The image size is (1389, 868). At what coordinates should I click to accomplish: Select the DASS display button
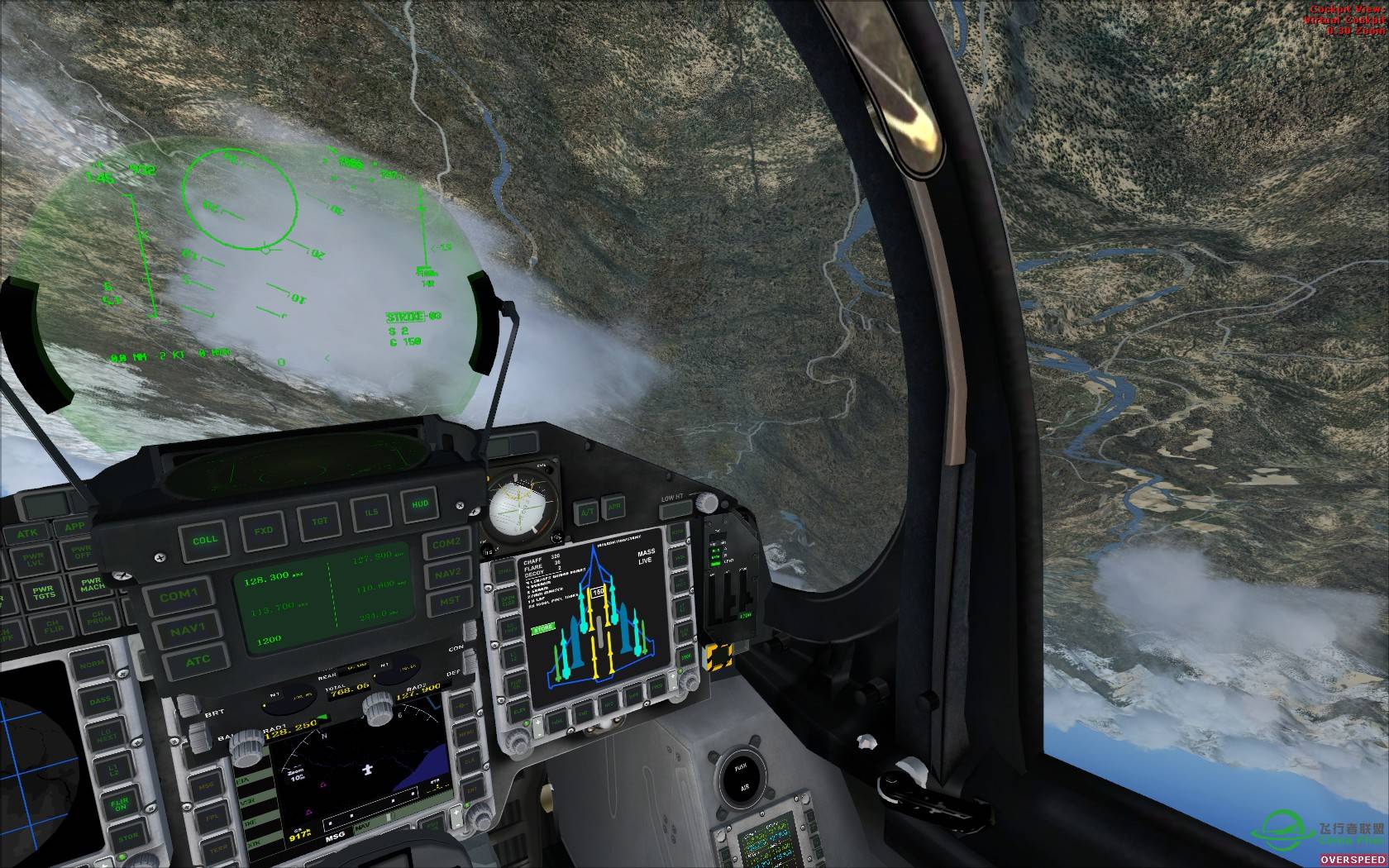(x=101, y=701)
